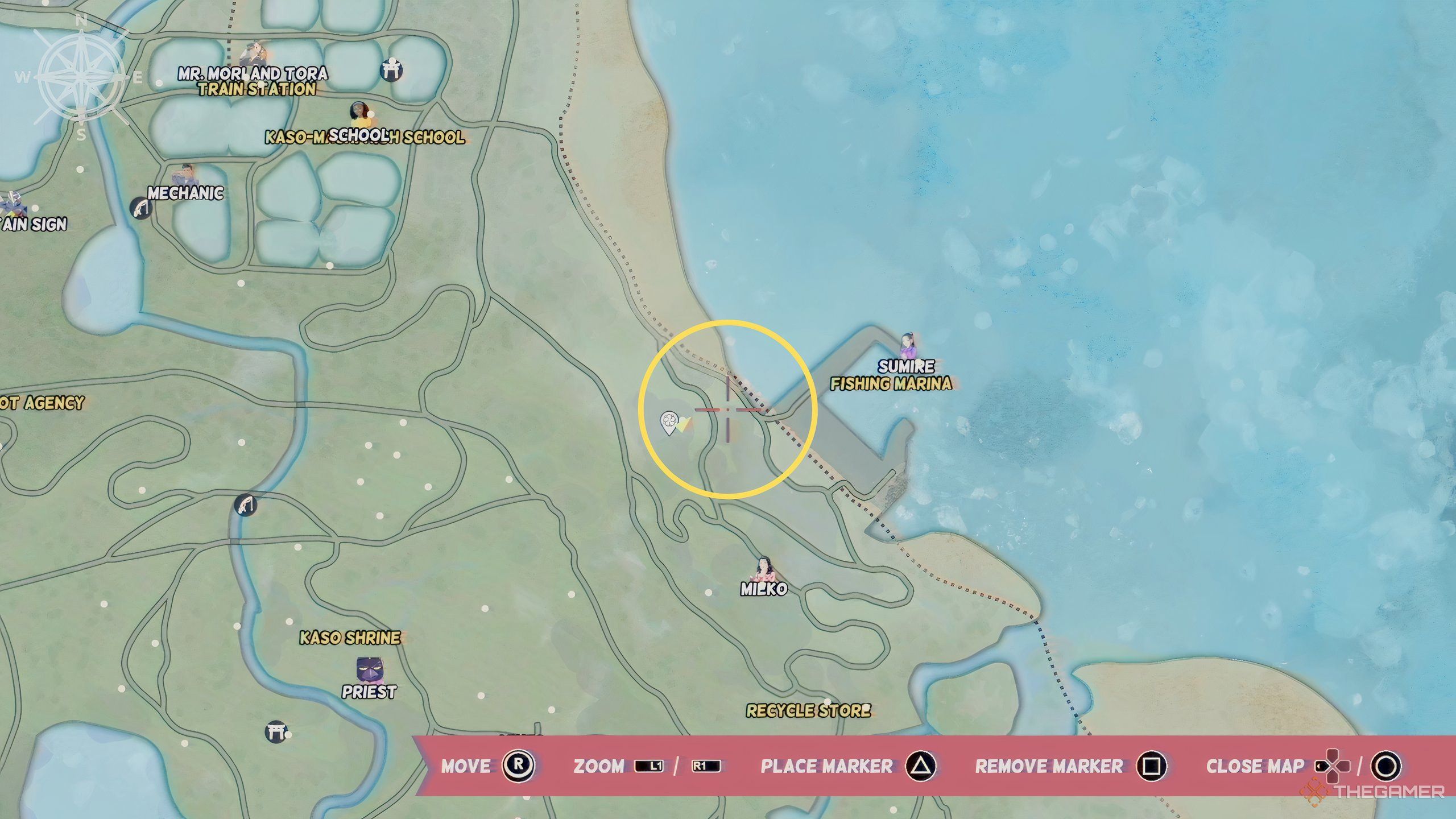The image size is (1456, 819).
Task: Select the yellow player arrow marker
Action: click(685, 424)
